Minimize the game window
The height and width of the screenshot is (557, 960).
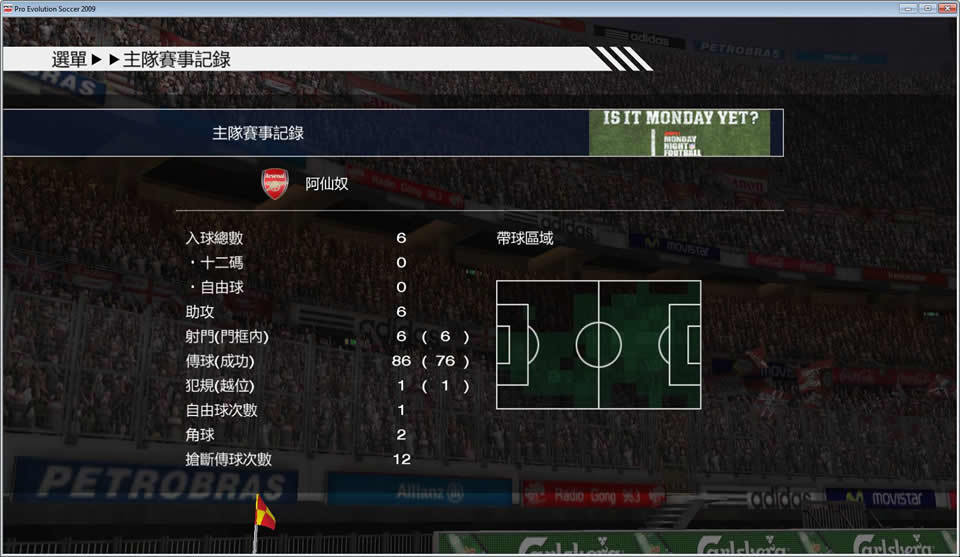[x=910, y=8]
